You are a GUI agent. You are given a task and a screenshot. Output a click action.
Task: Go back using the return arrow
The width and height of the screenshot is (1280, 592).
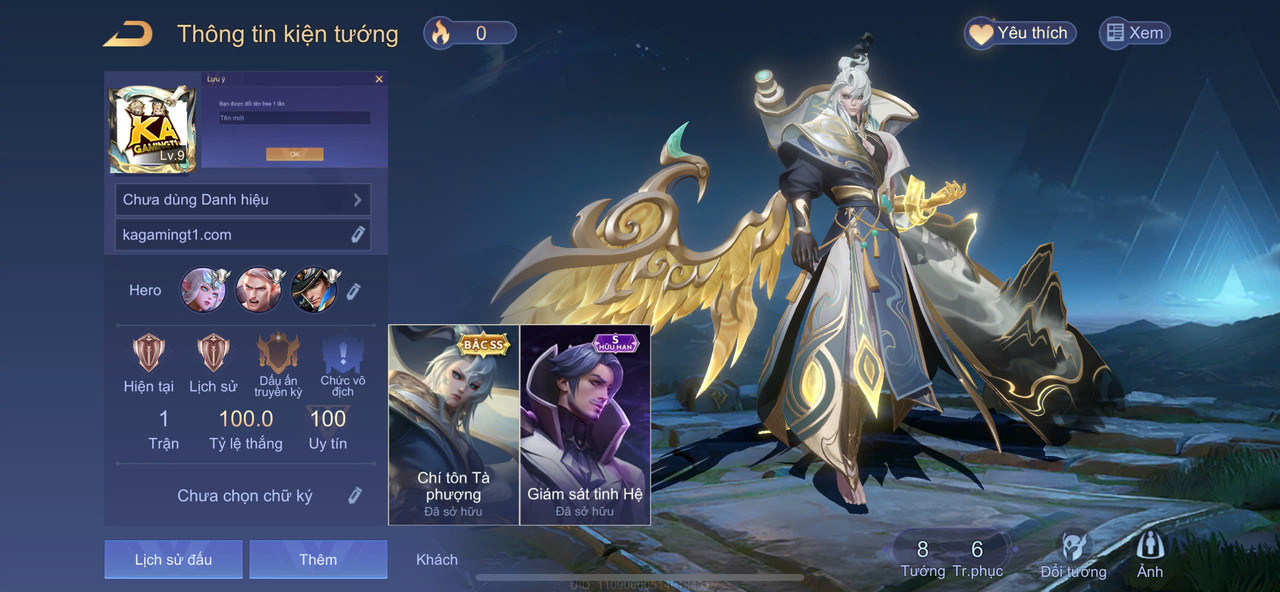point(128,34)
